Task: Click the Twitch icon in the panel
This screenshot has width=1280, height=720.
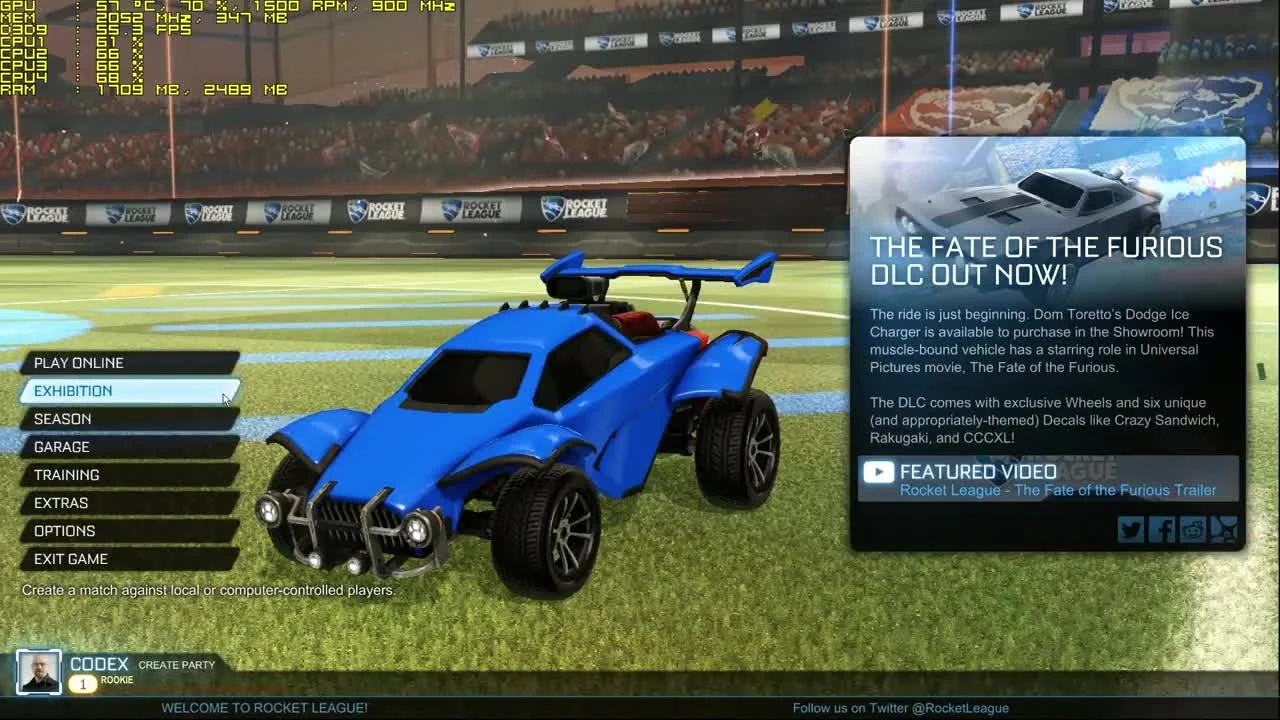Action: click(x=1223, y=529)
